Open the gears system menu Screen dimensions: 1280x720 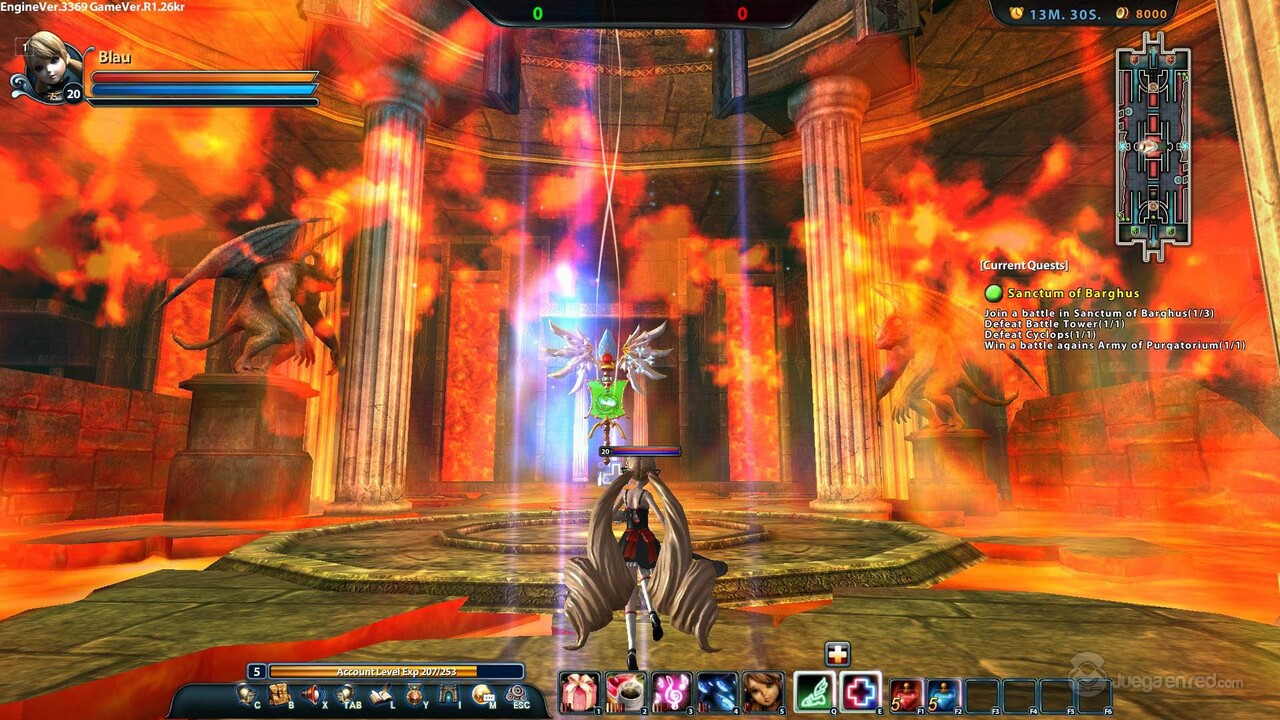coord(517,694)
